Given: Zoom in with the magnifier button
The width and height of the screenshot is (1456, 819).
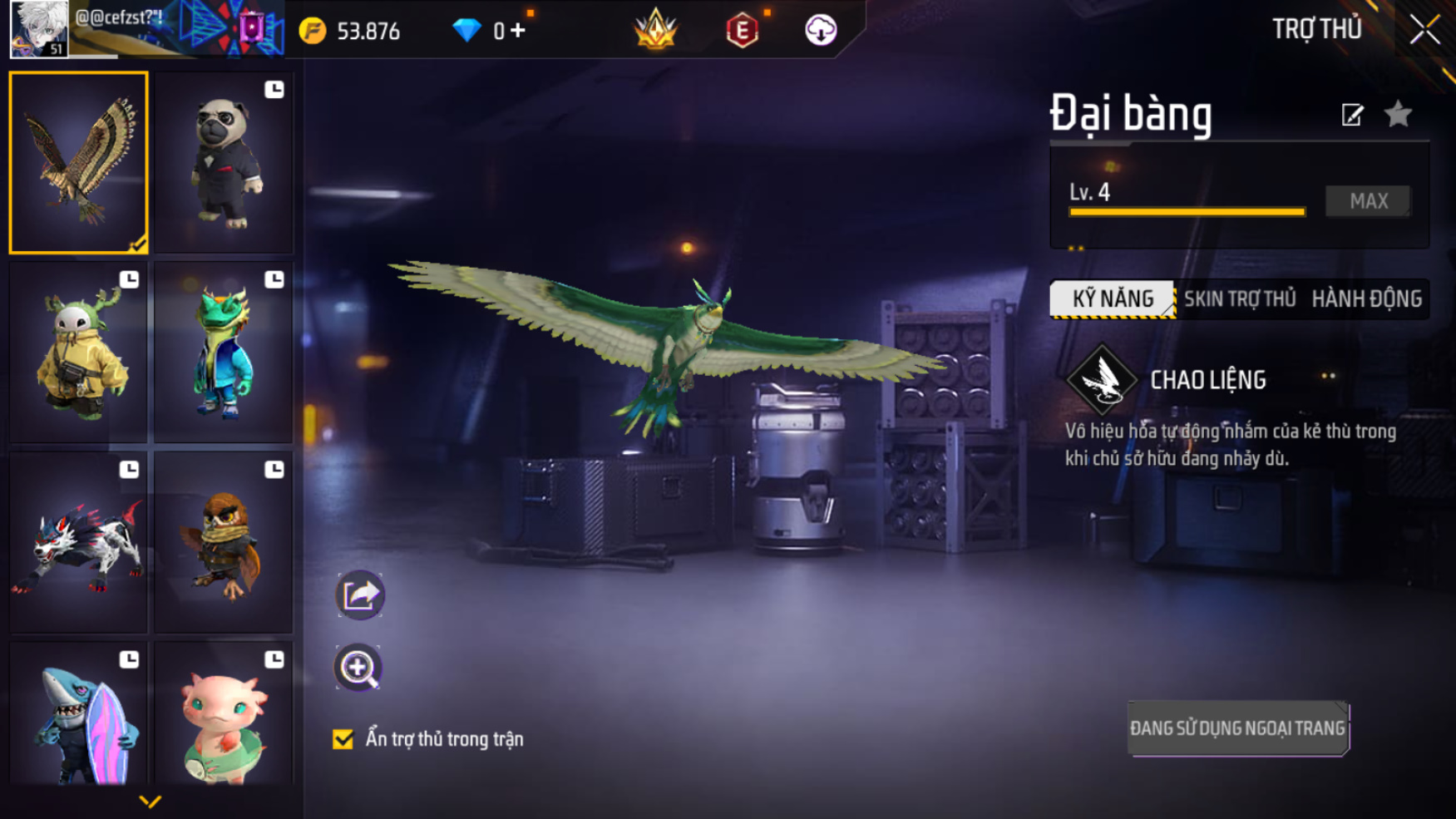Looking at the screenshot, I should coord(358,668).
